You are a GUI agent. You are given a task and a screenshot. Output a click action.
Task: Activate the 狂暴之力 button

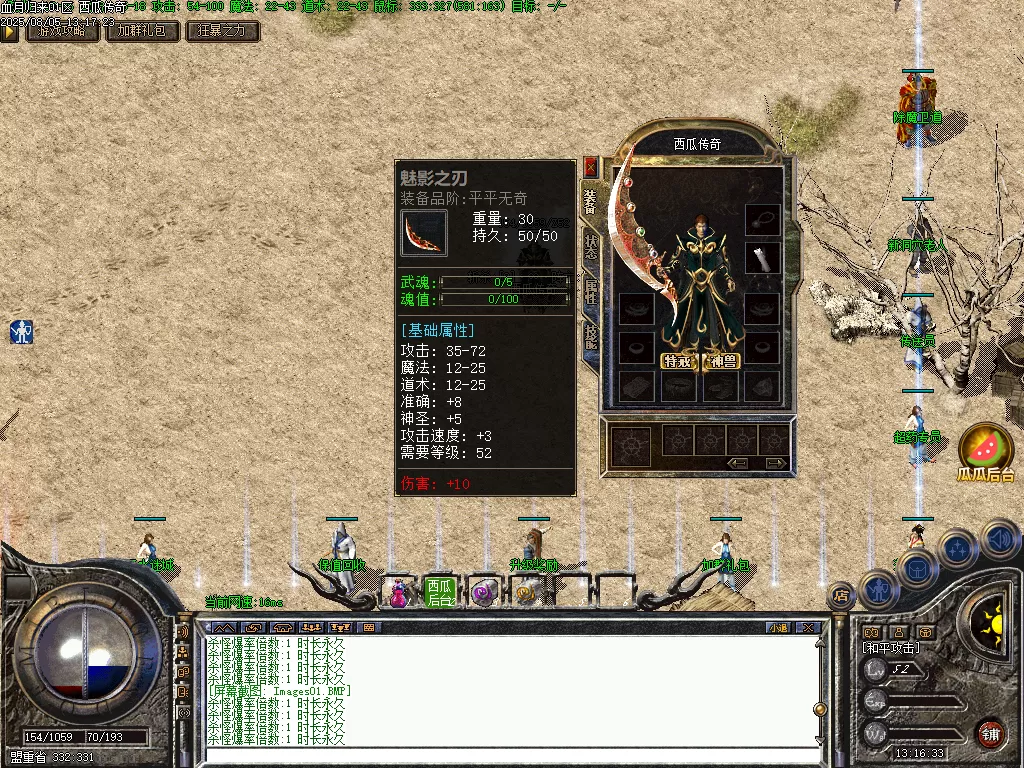coord(222,31)
